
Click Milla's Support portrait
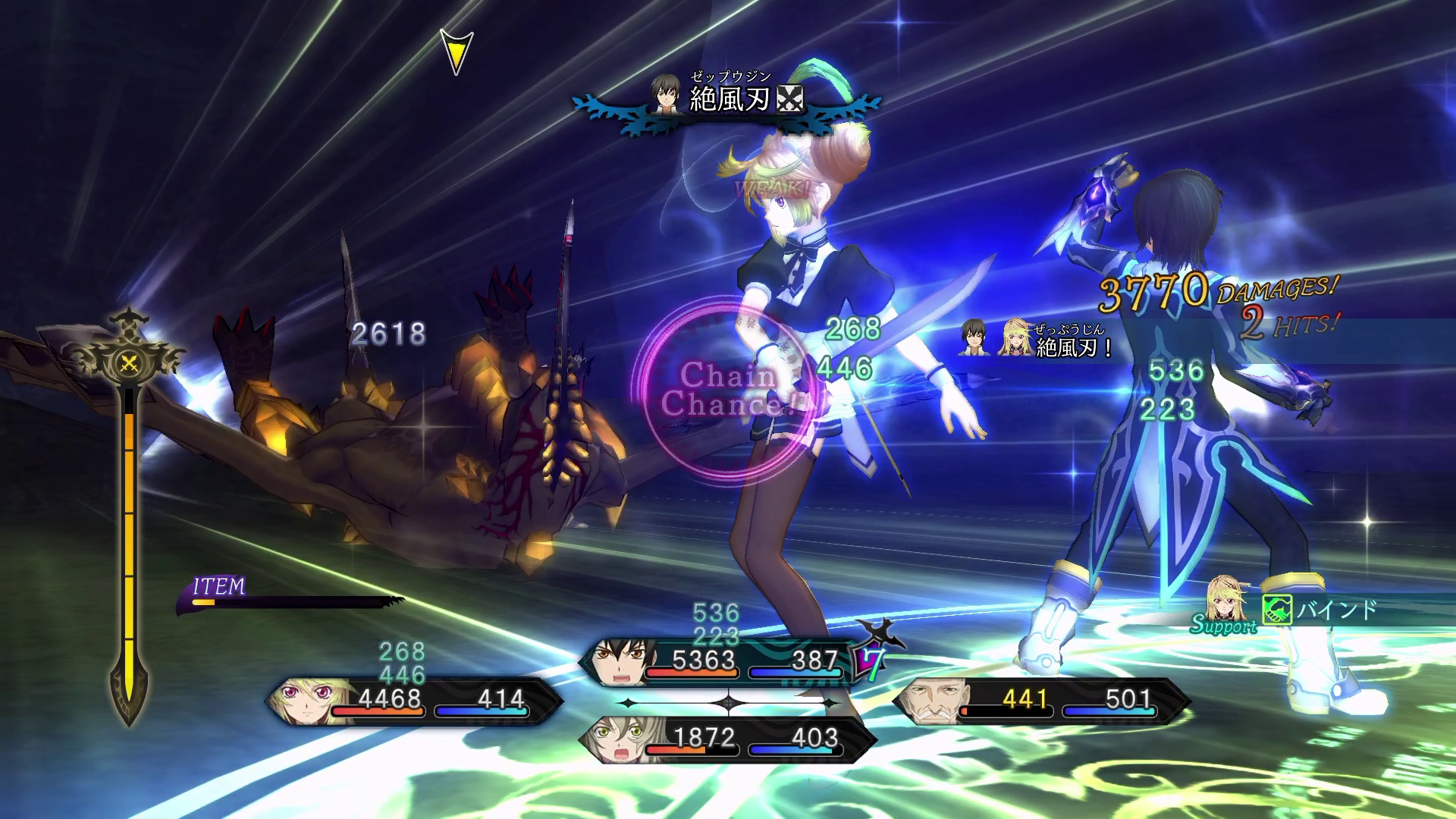pyautogui.click(x=1225, y=603)
